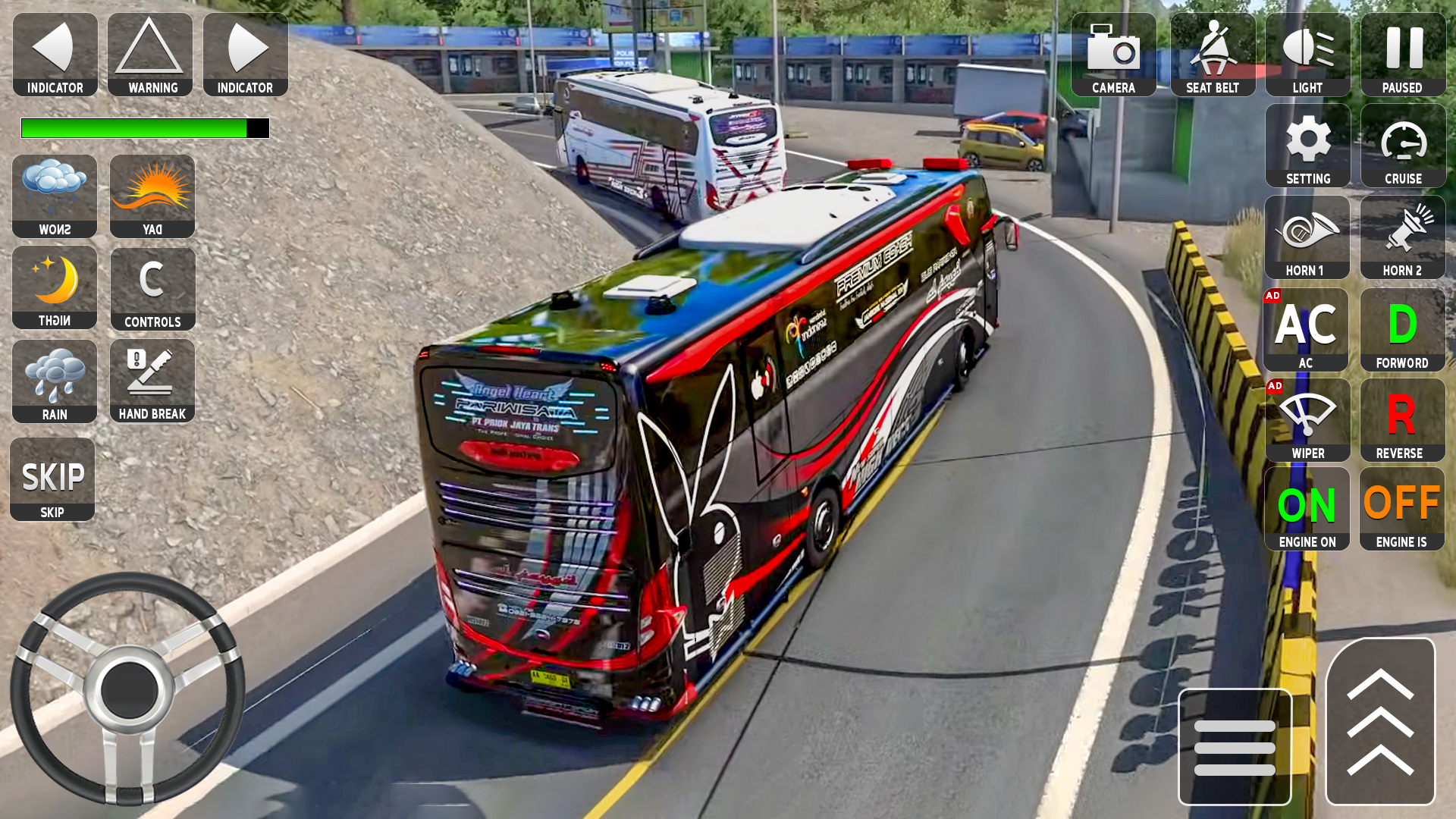Open the game Settings gear
Image resolution: width=1456 pixels, height=819 pixels.
click(1307, 146)
